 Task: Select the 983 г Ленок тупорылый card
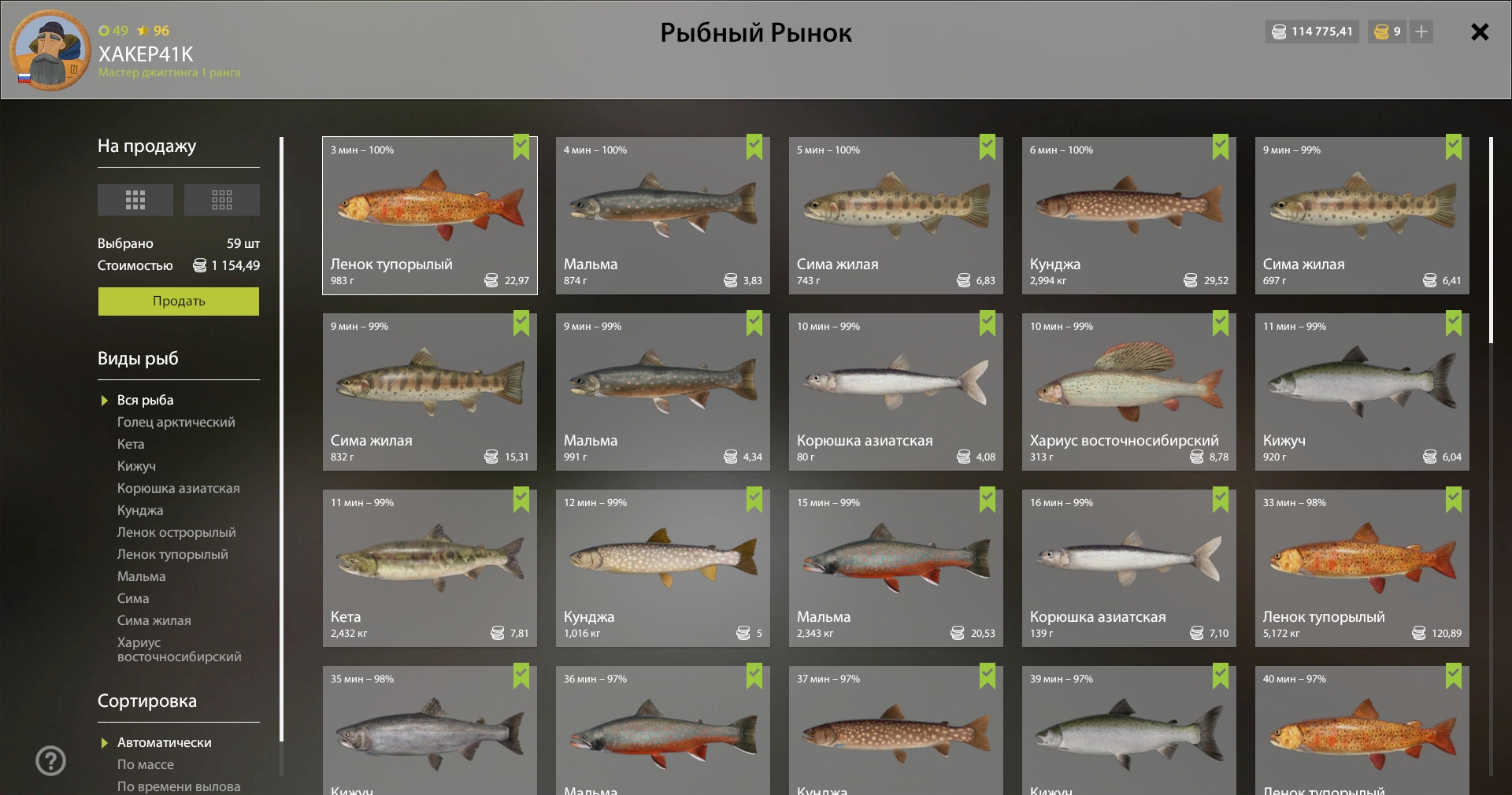click(430, 216)
